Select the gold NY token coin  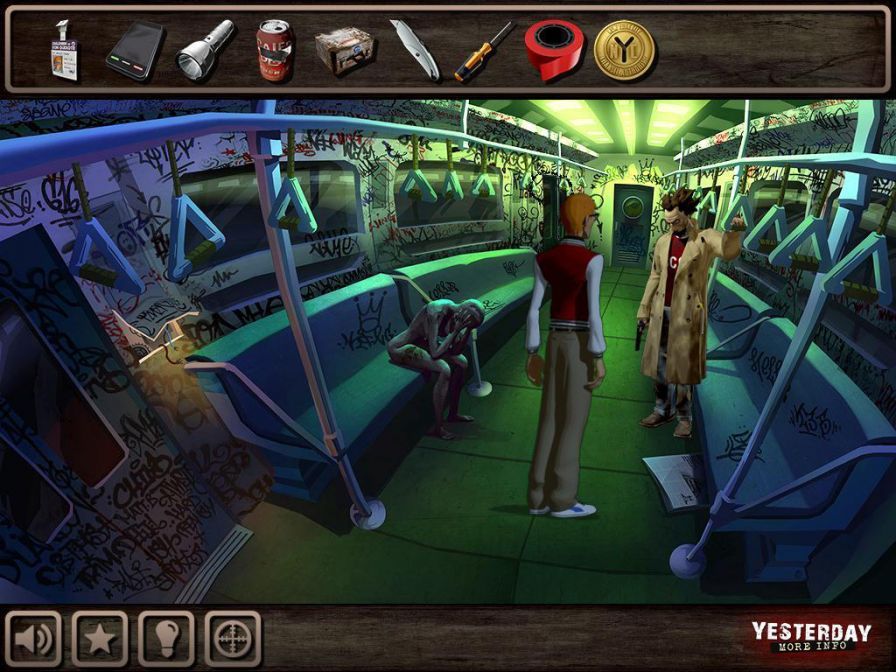point(624,50)
